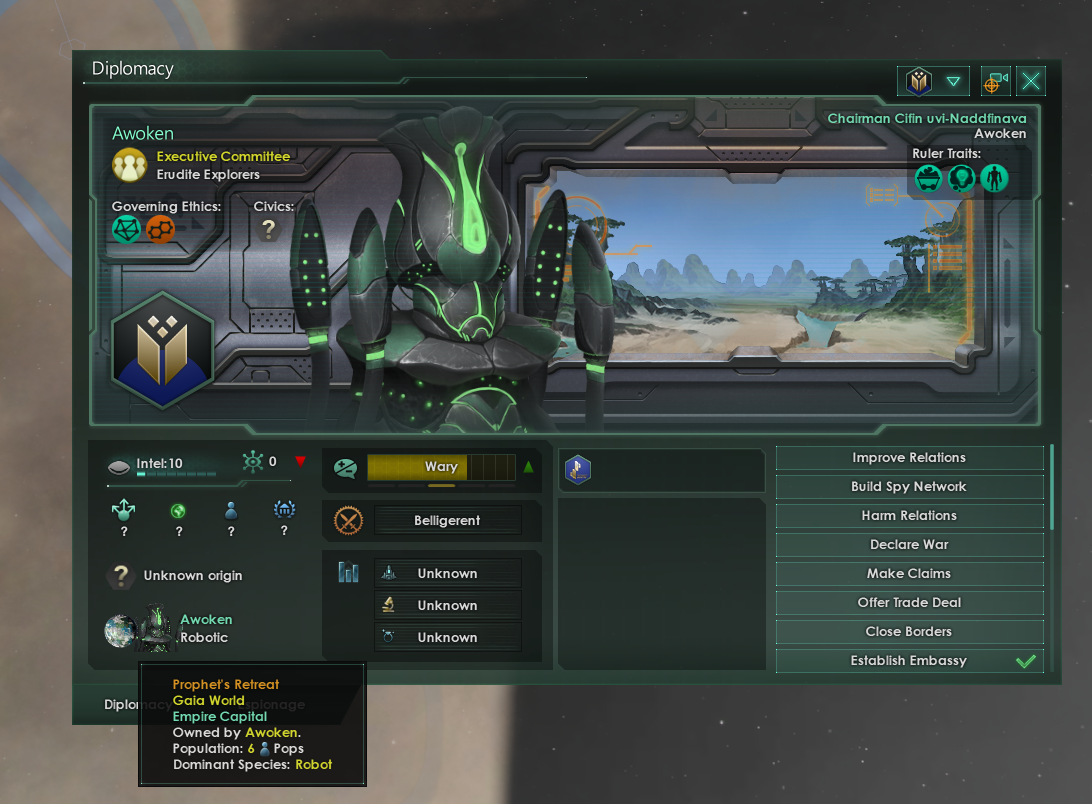Click the Wary opinion bar
Image resolution: width=1092 pixels, height=804 pixels.
click(x=441, y=467)
